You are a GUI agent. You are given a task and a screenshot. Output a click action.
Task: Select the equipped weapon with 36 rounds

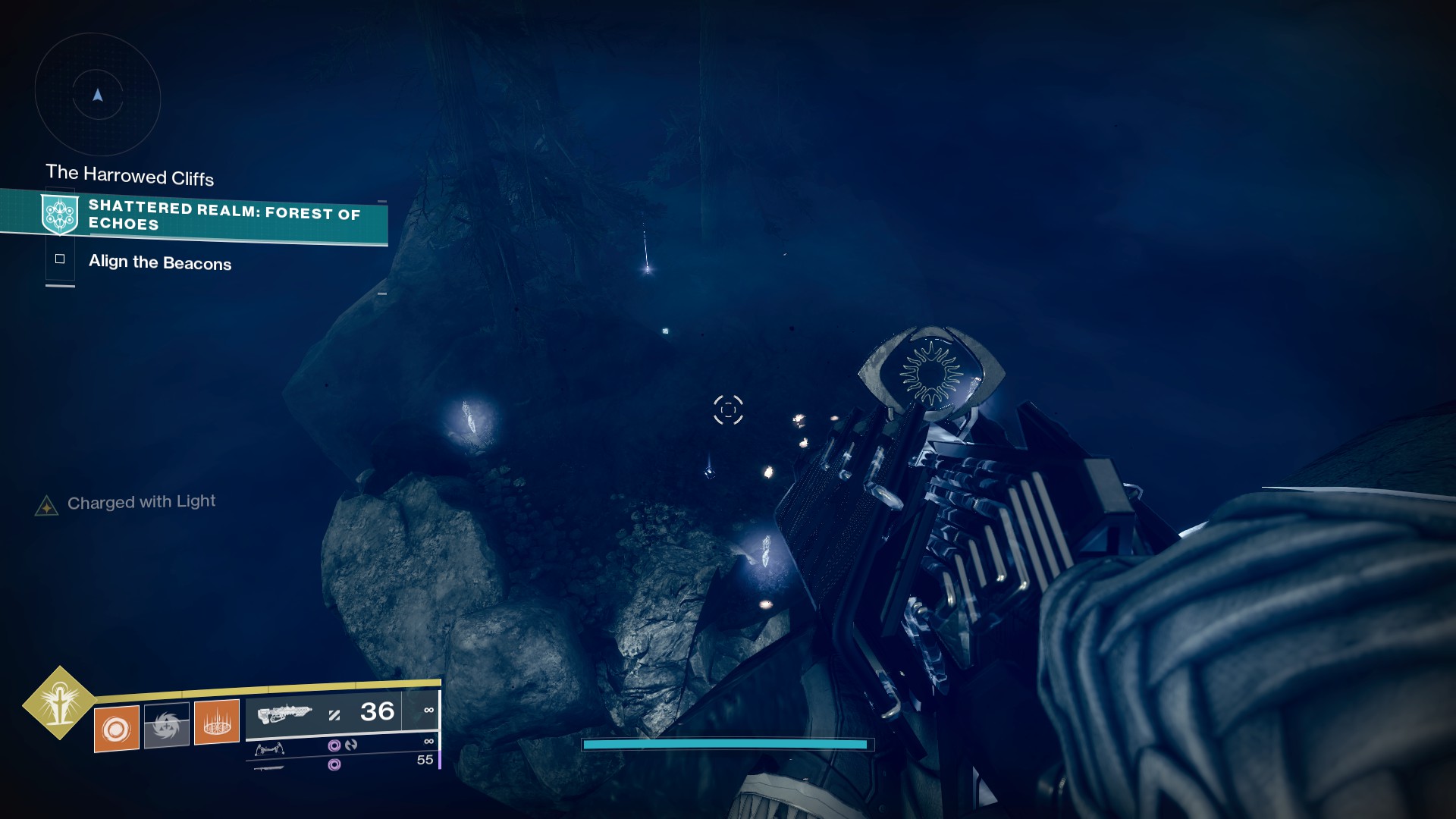click(x=284, y=714)
